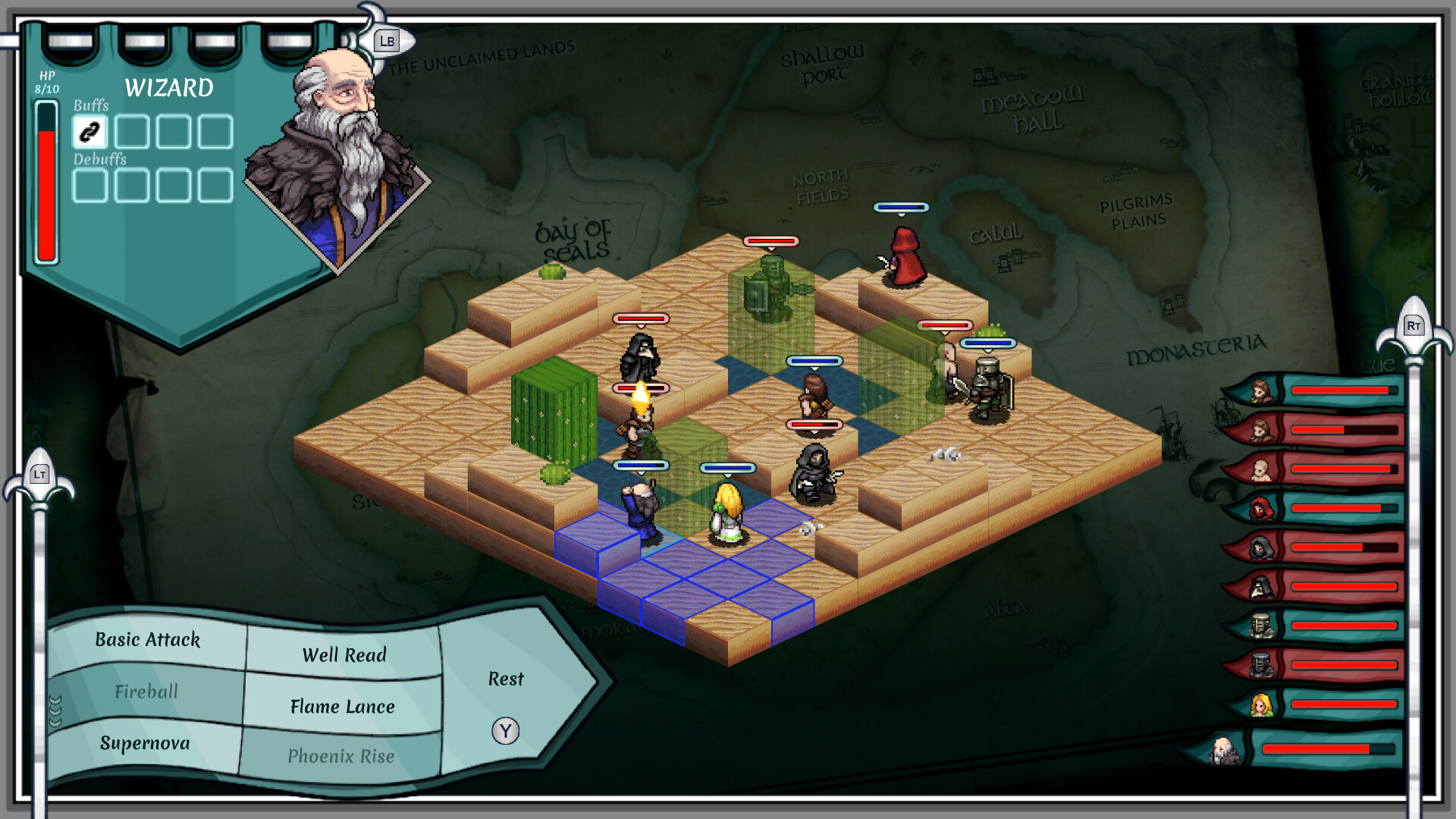Click the grayed-out Fireball ability

click(x=146, y=692)
